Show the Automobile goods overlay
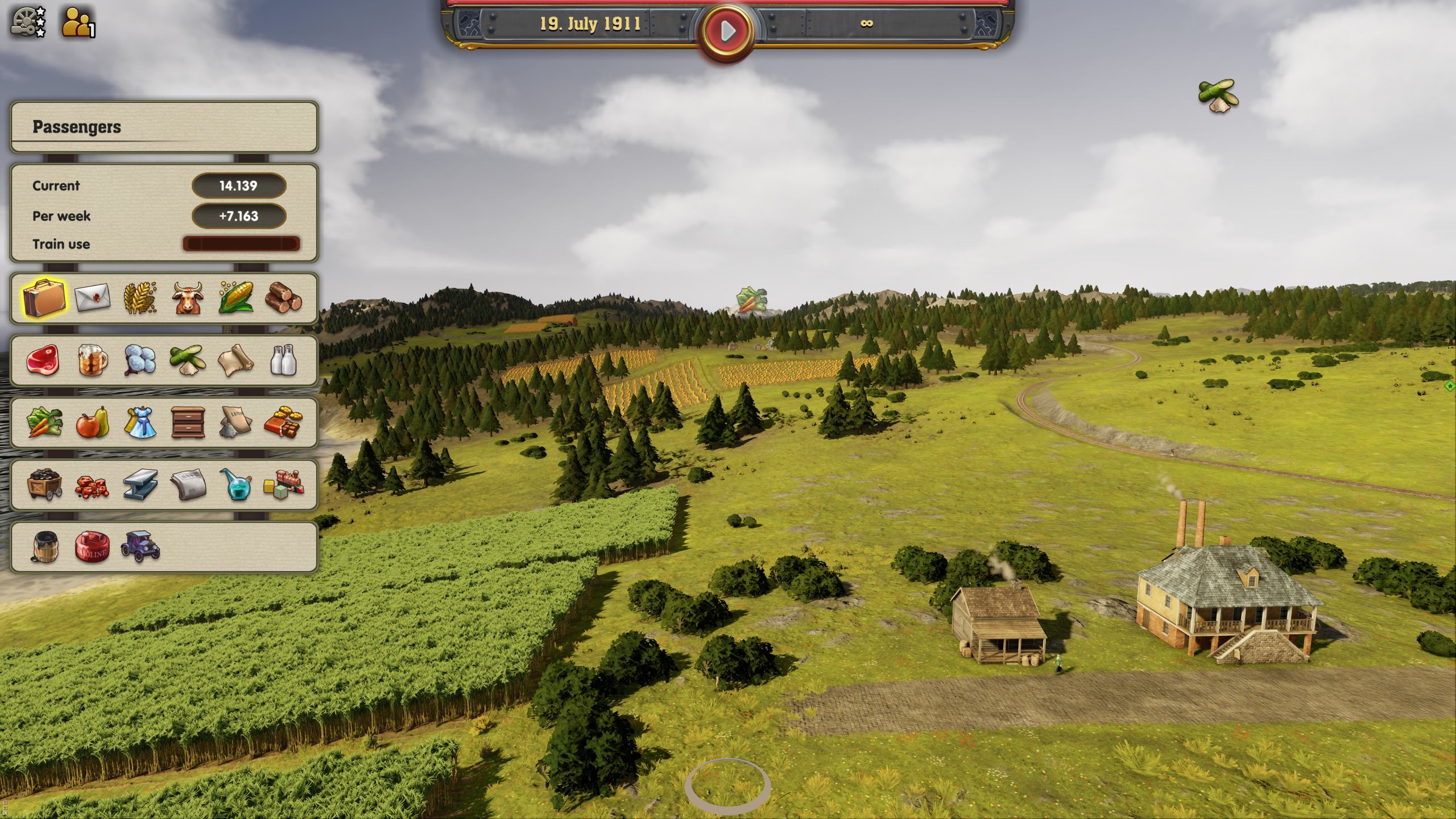Viewport: 1456px width, 819px height. [140, 549]
